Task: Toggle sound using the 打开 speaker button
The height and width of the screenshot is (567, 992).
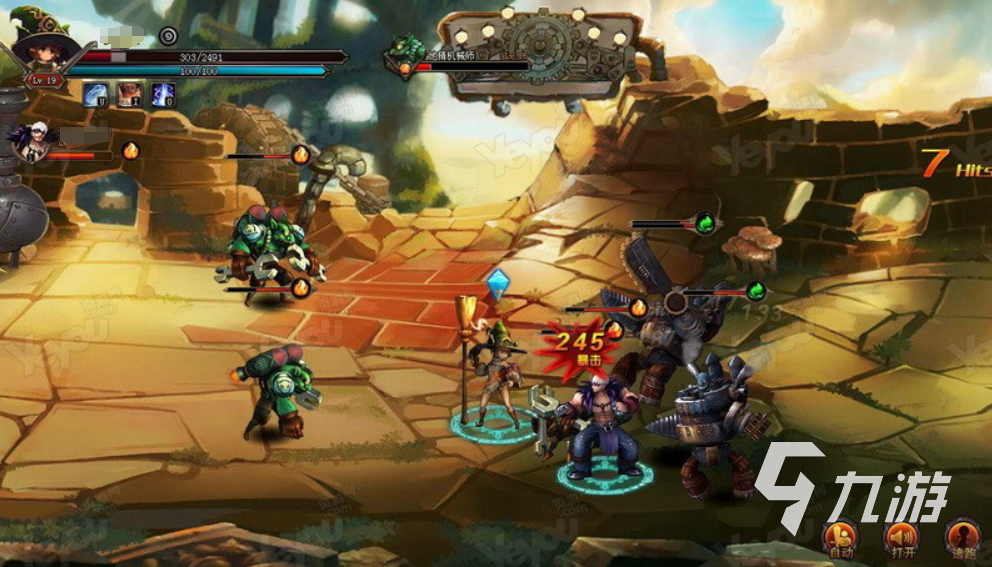Action: [x=901, y=537]
